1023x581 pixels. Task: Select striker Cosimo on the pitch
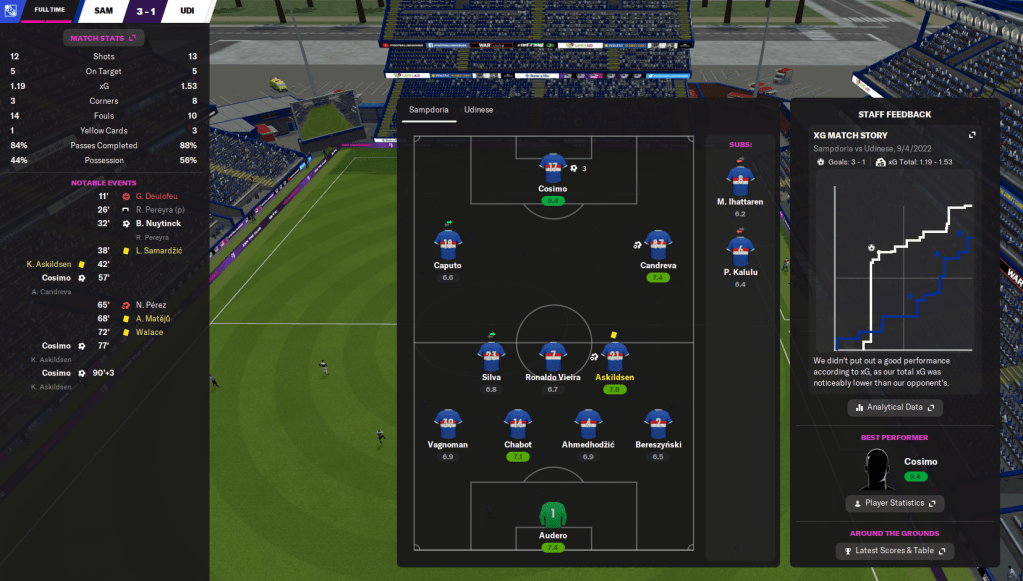point(552,167)
